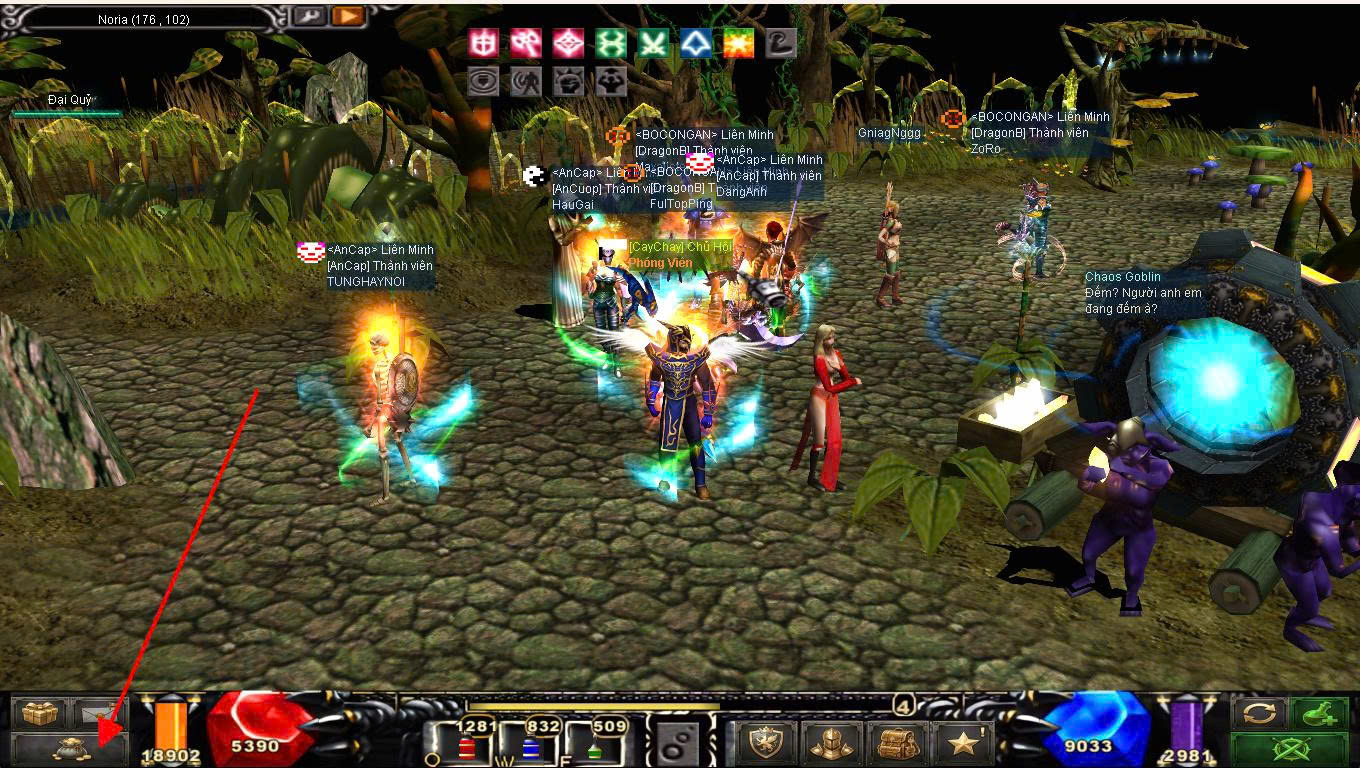
Task: Open the wrench settings button
Action: click(x=306, y=16)
